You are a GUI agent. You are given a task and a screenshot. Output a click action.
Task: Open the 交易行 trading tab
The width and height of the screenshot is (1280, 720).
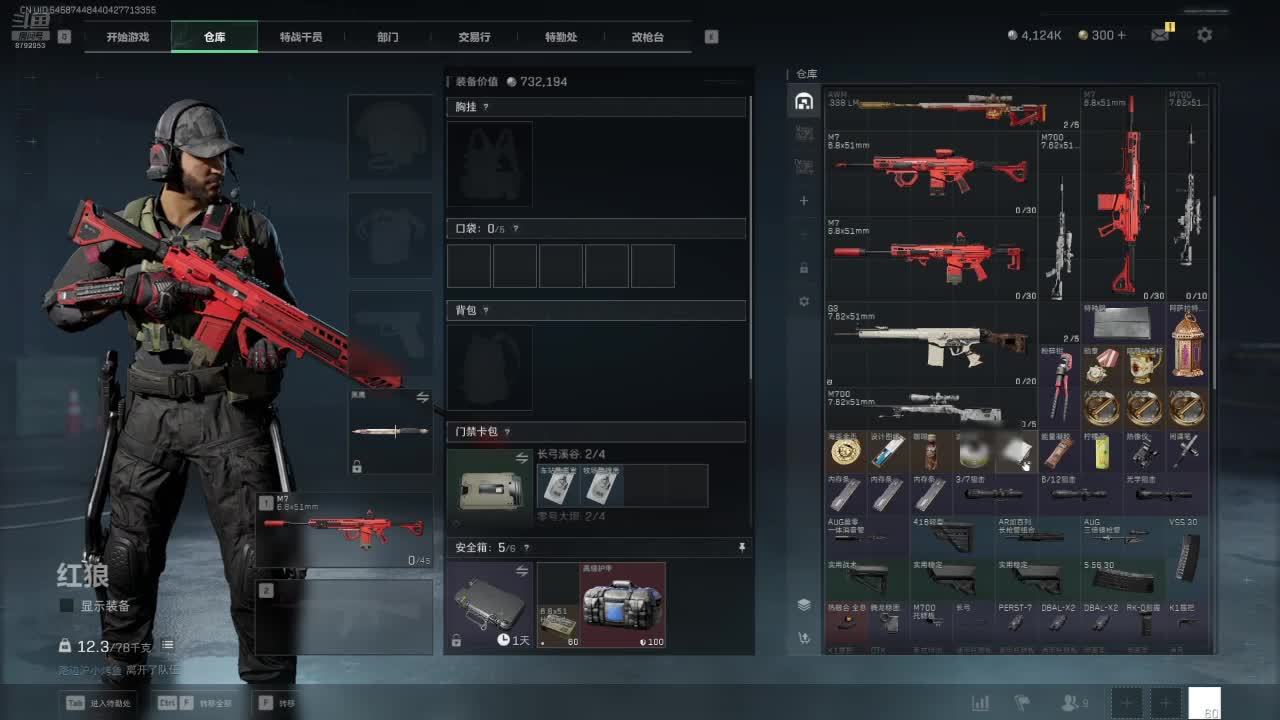[x=474, y=37]
